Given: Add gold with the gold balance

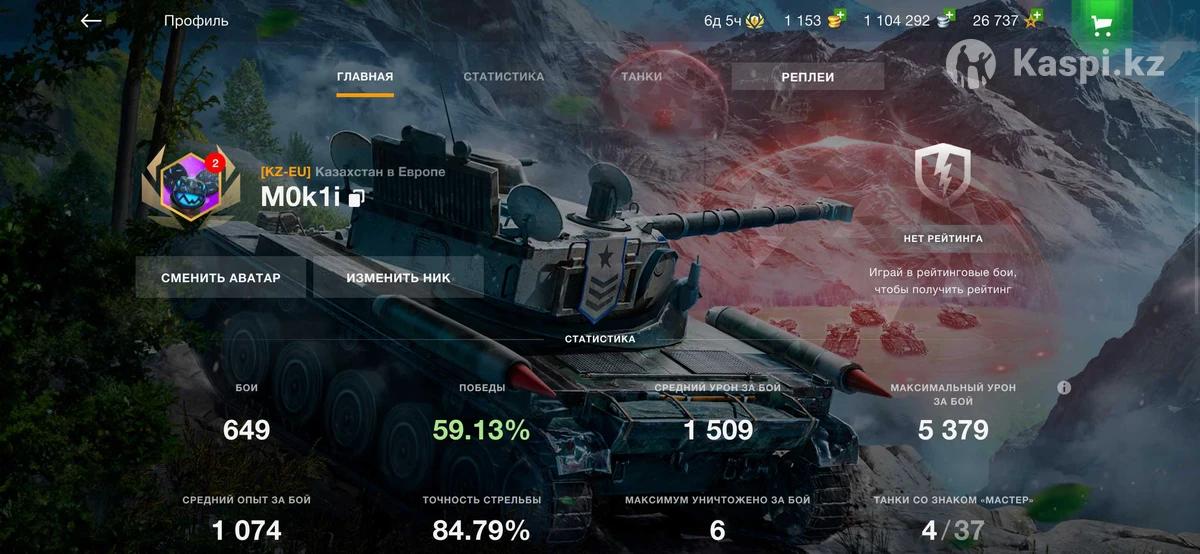Looking at the screenshot, I should click(x=815, y=20).
